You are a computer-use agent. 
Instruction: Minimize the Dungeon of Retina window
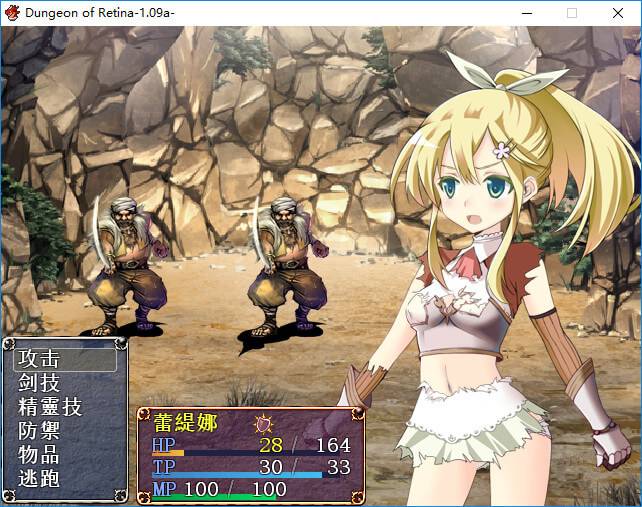click(526, 13)
